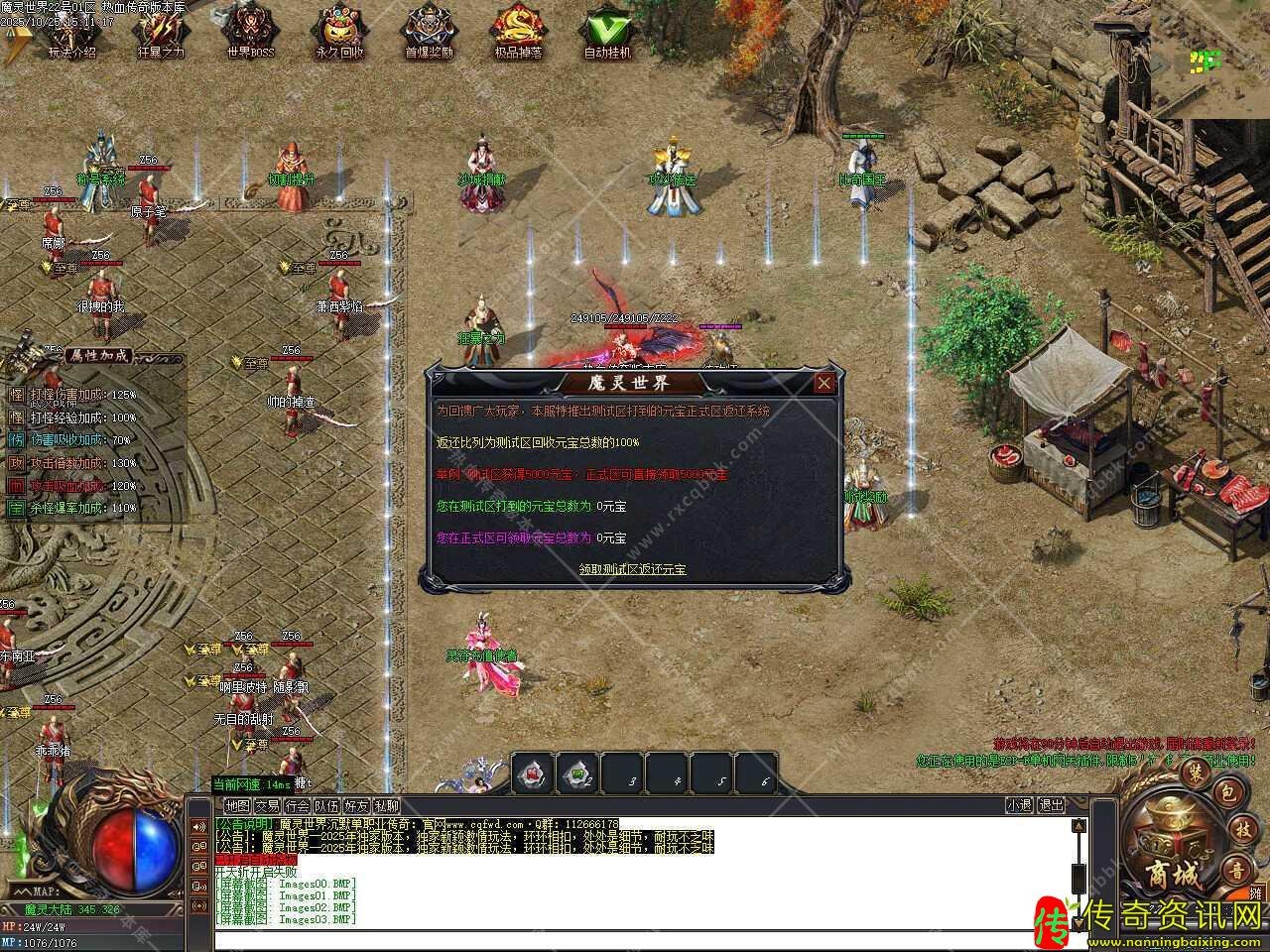The width and height of the screenshot is (1270, 952).
Task: Click the chat text input field
Action: (645, 939)
